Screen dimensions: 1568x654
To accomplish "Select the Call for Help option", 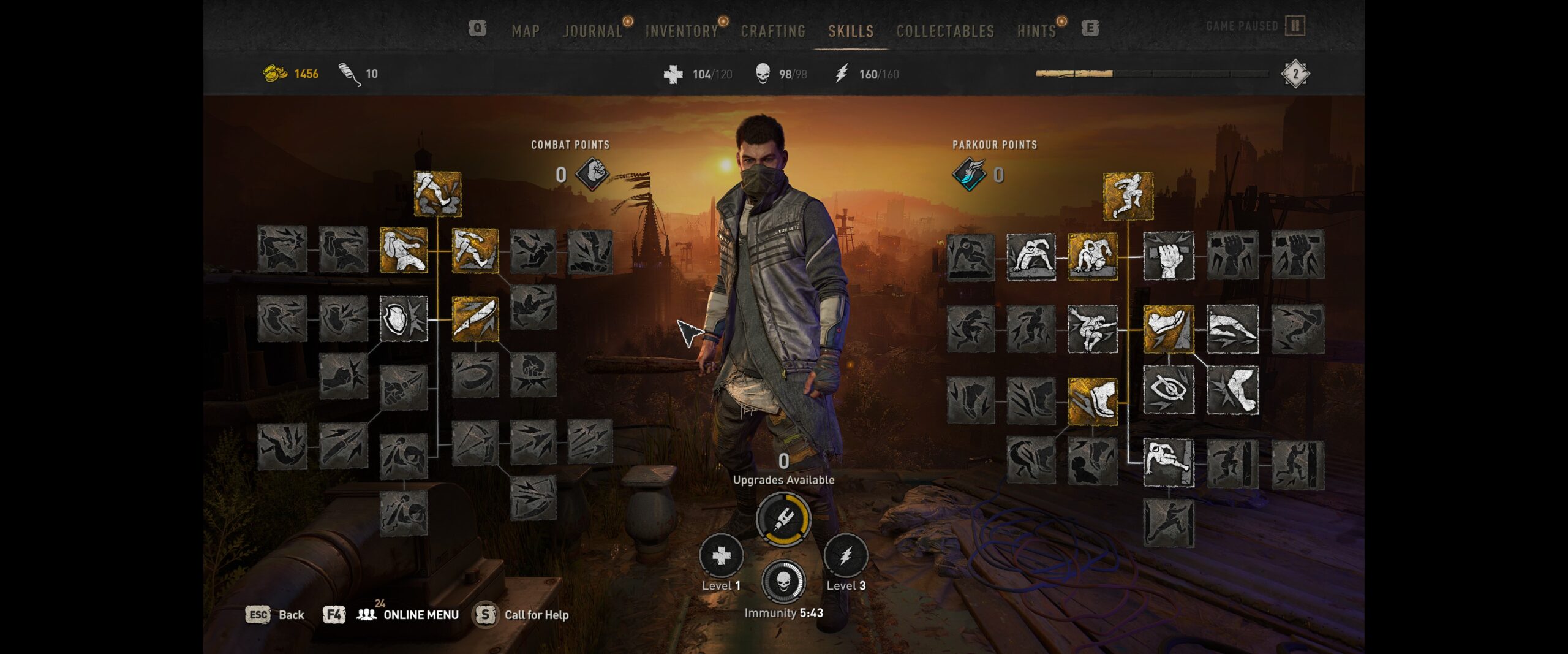I will 536,615.
